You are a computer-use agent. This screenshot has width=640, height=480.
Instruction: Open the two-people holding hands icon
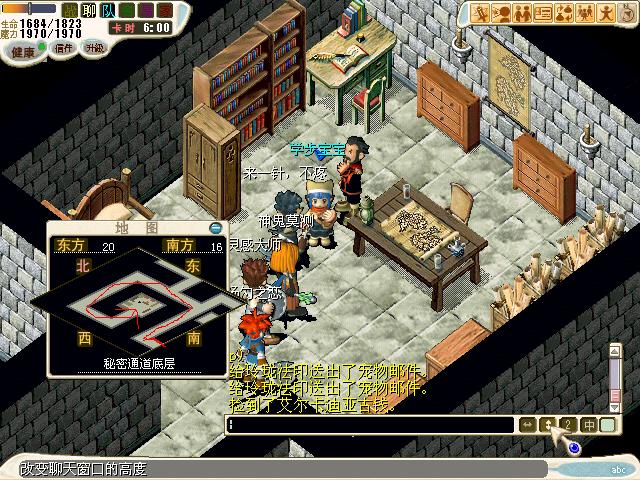(x=524, y=13)
